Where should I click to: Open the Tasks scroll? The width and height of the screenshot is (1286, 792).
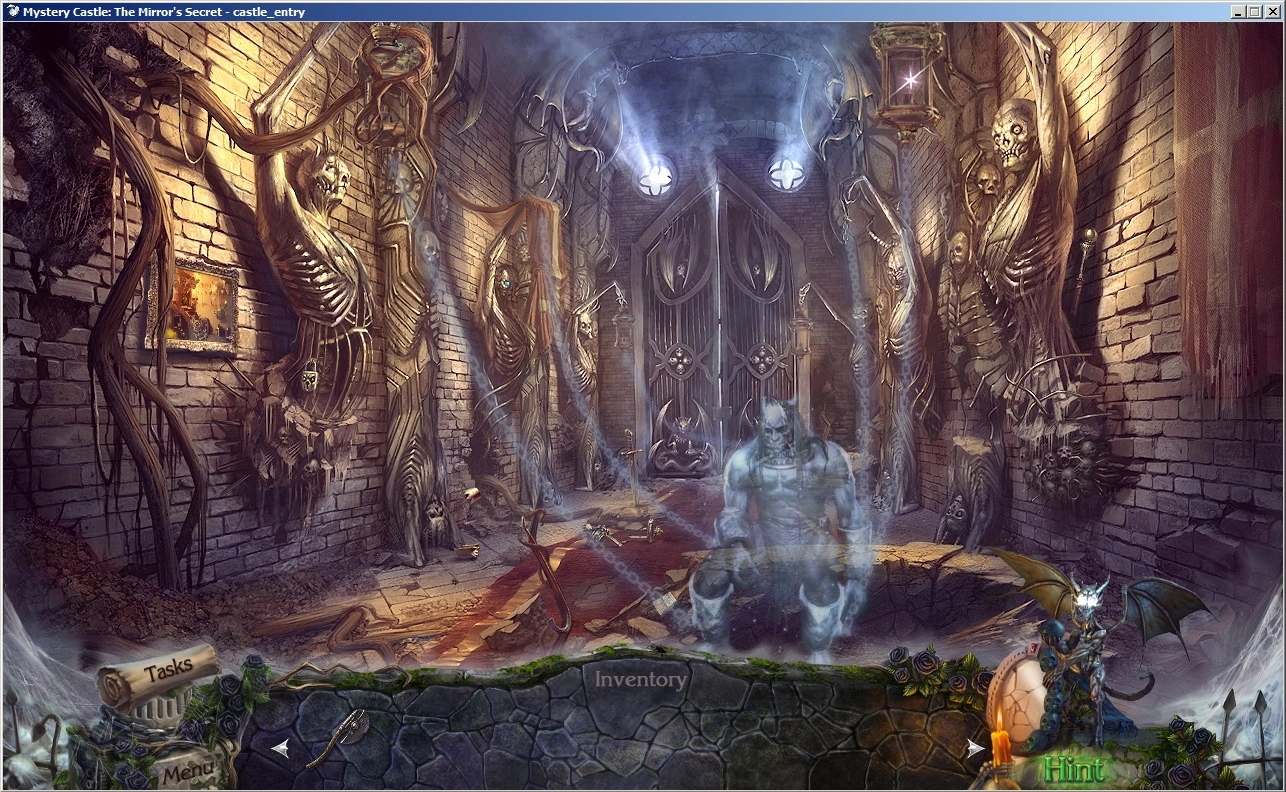160,672
